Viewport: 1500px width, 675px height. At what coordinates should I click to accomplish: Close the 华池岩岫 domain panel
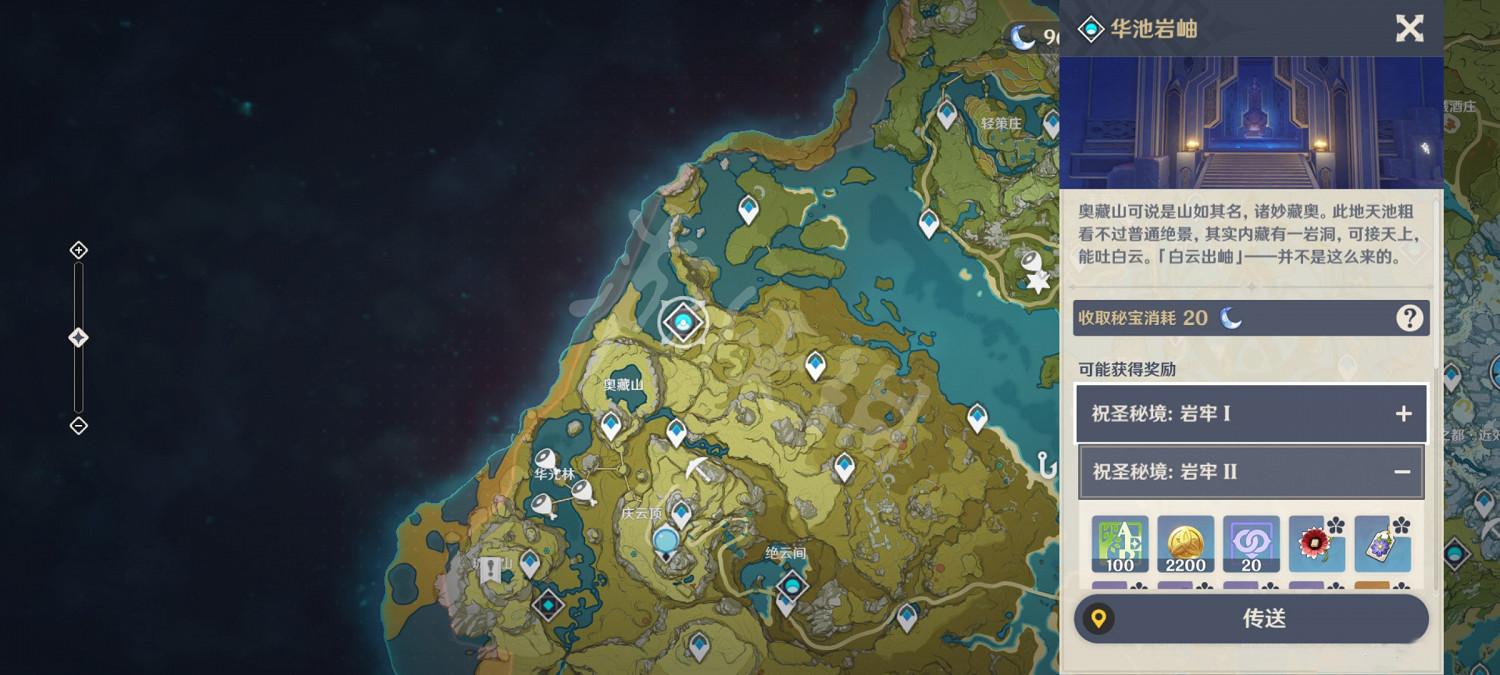(1409, 28)
